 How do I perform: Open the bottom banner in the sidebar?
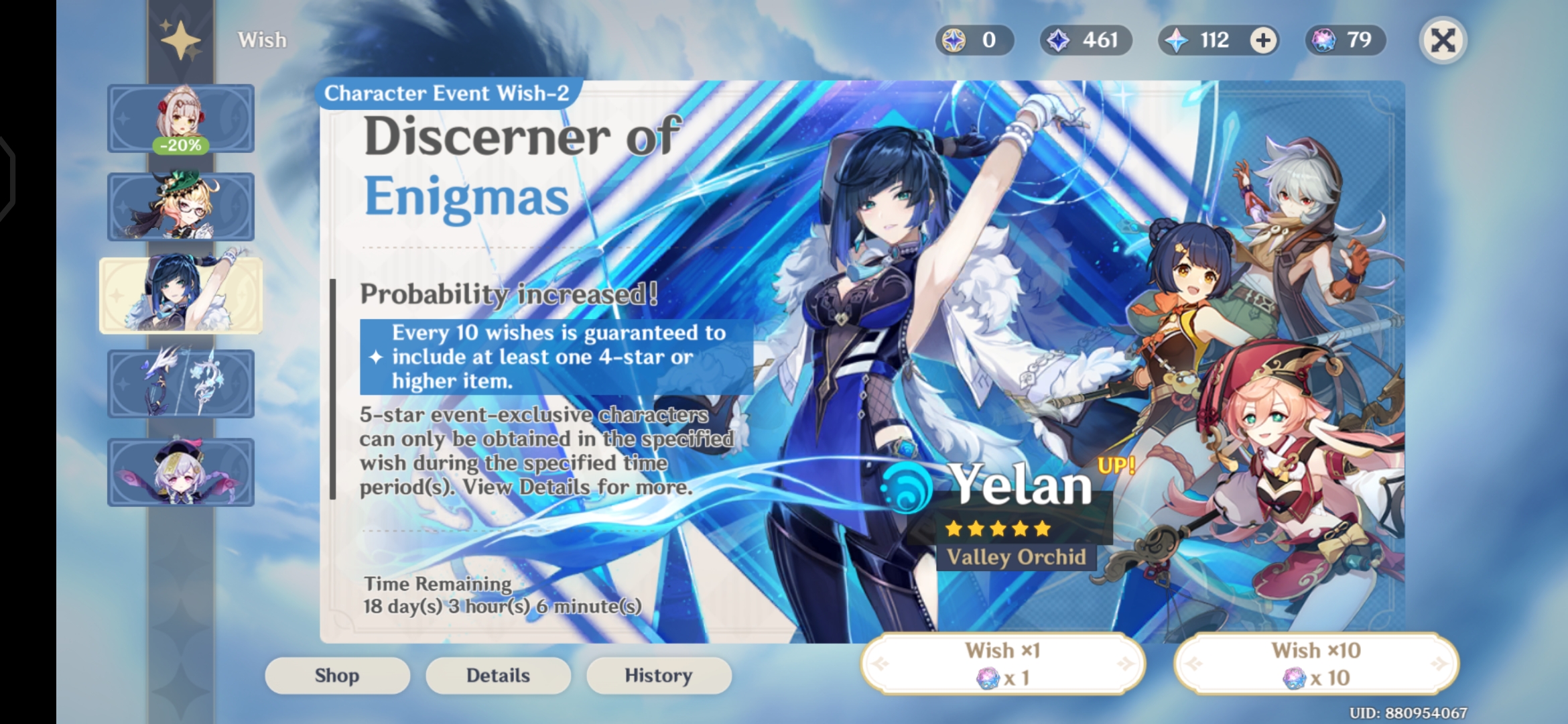click(181, 471)
